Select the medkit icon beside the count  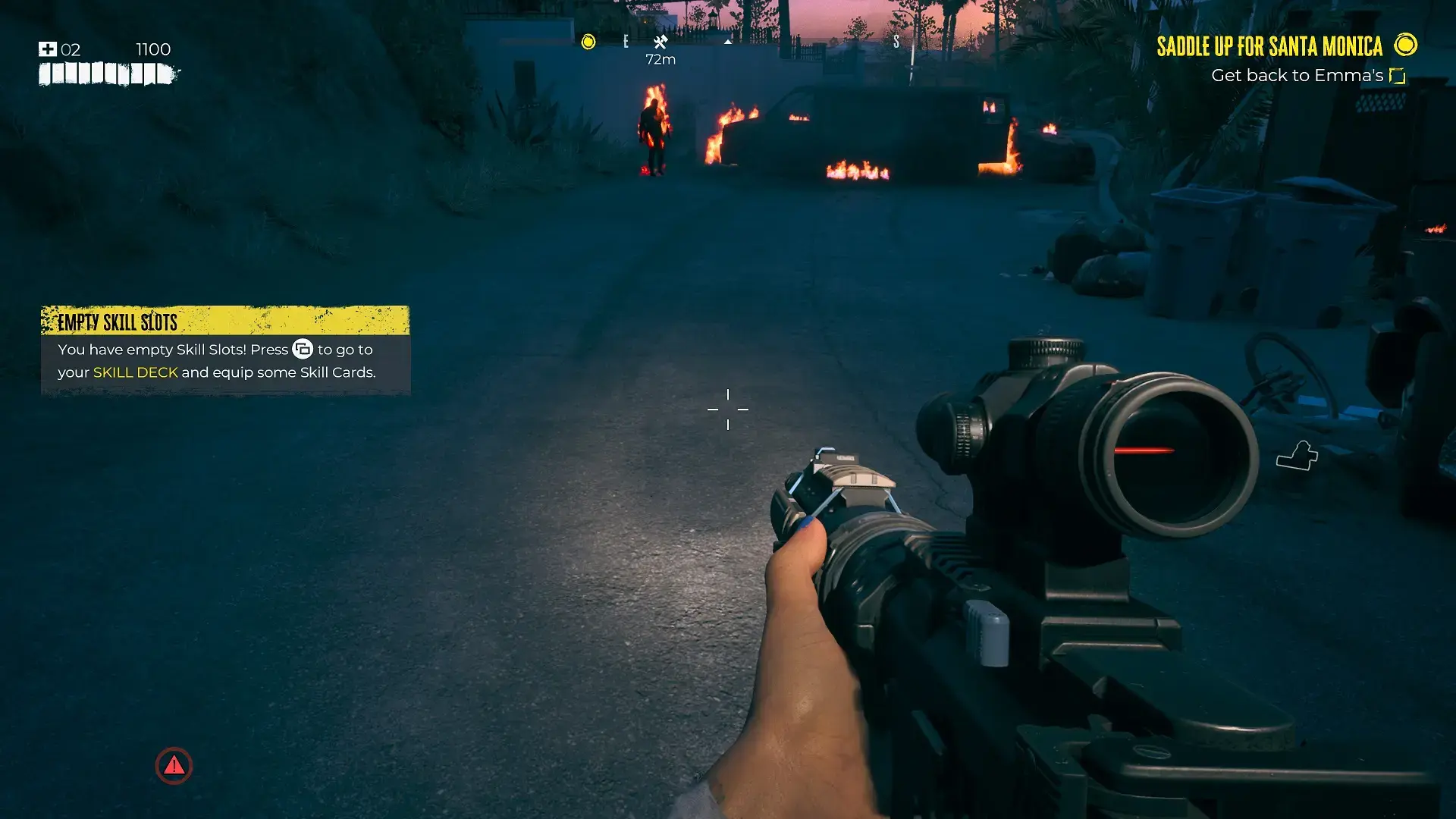pos(48,49)
